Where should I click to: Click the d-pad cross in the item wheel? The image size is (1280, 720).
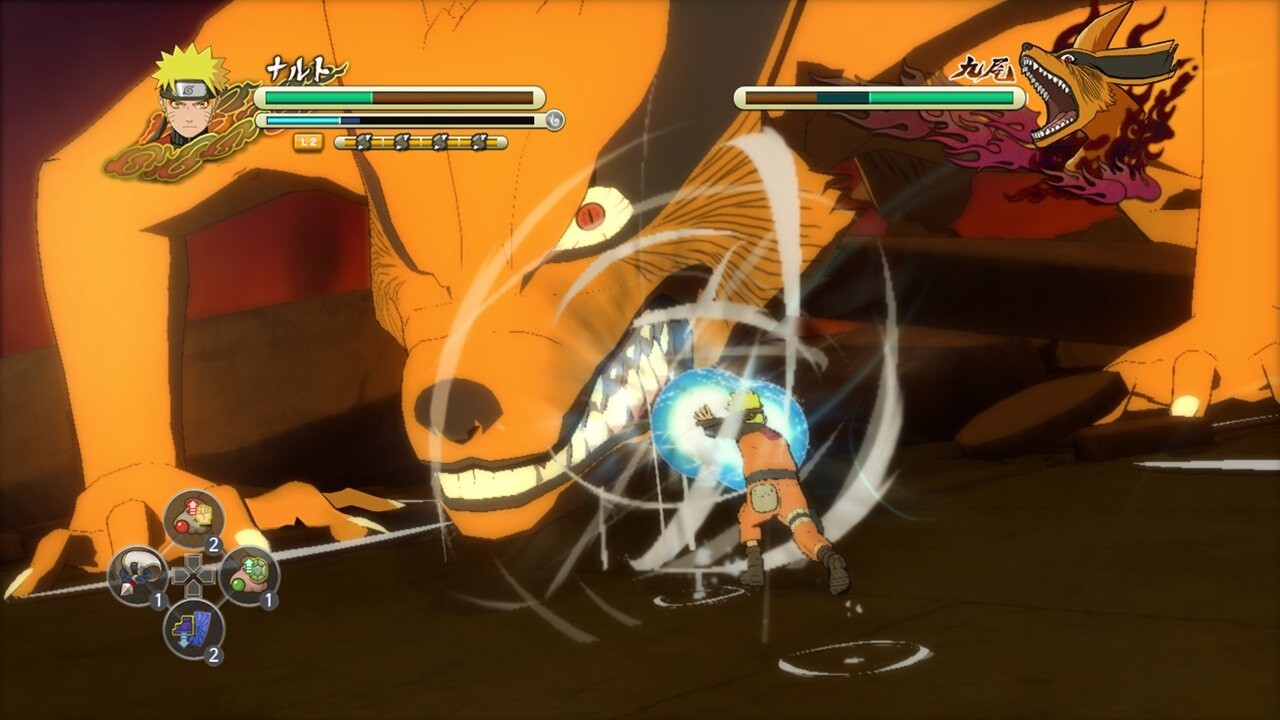point(194,576)
